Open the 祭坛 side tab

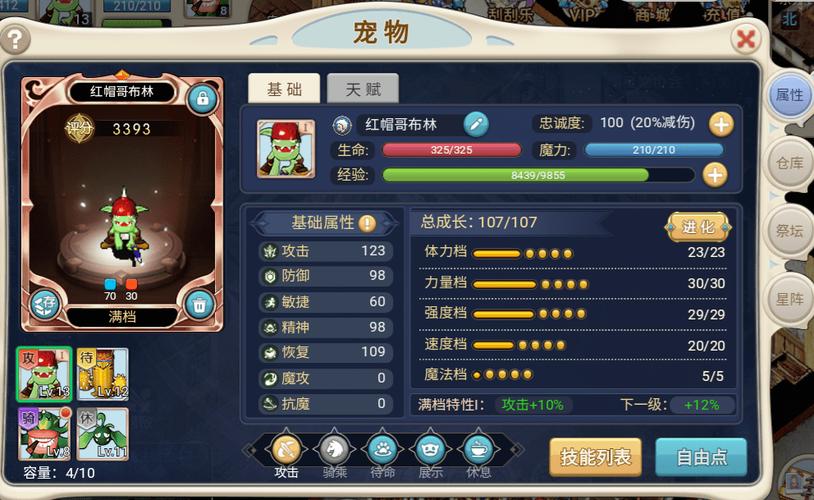coord(789,231)
